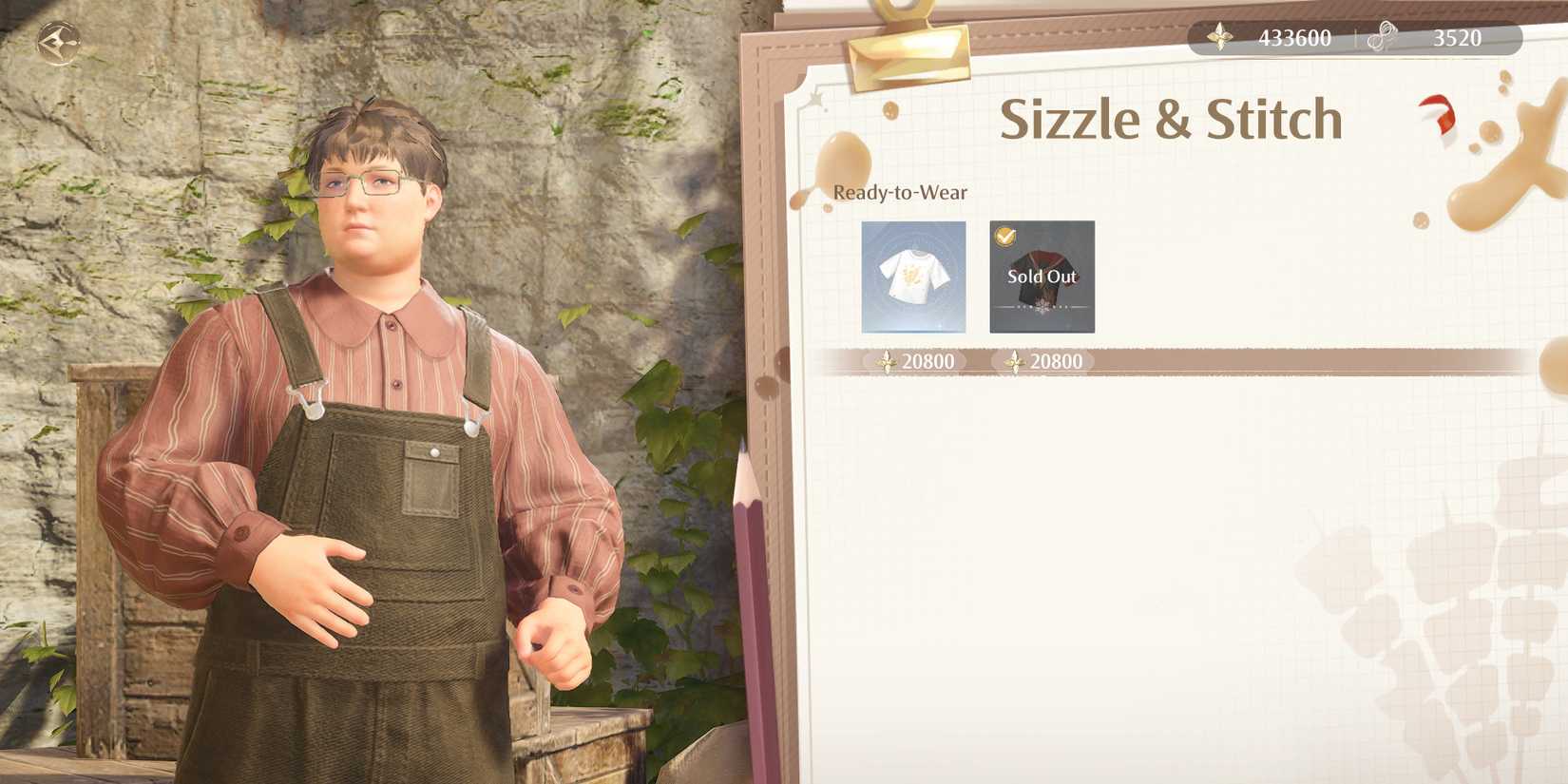Select the Sold Out sweater item

[x=1041, y=277]
